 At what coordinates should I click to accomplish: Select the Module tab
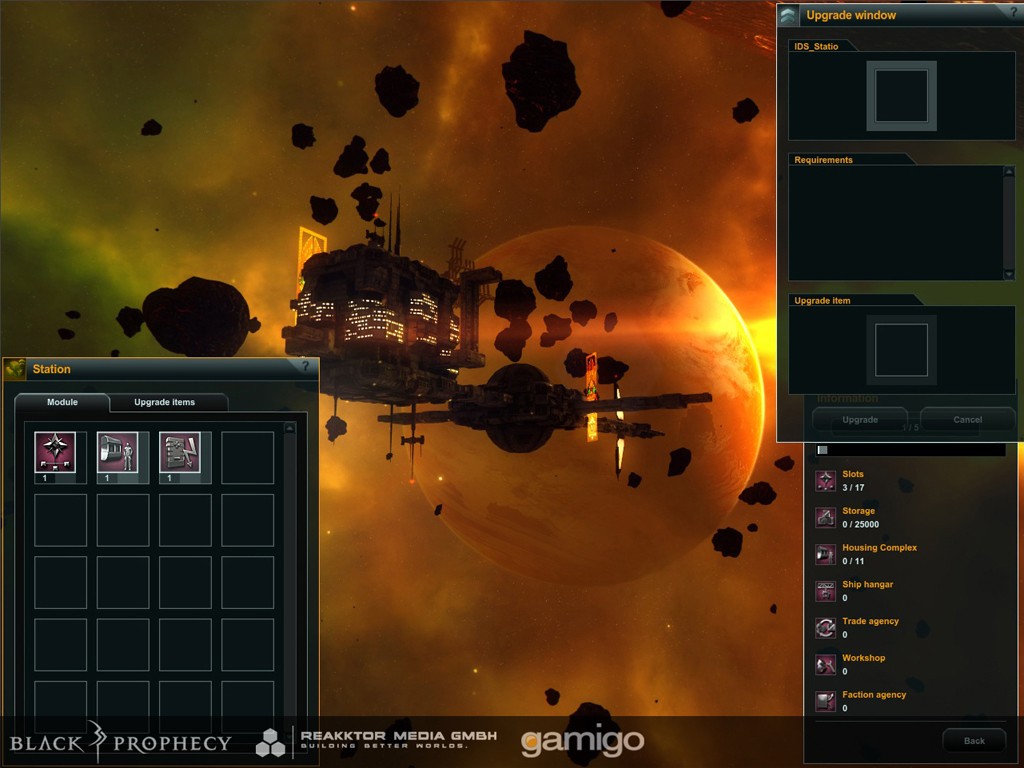coord(62,402)
